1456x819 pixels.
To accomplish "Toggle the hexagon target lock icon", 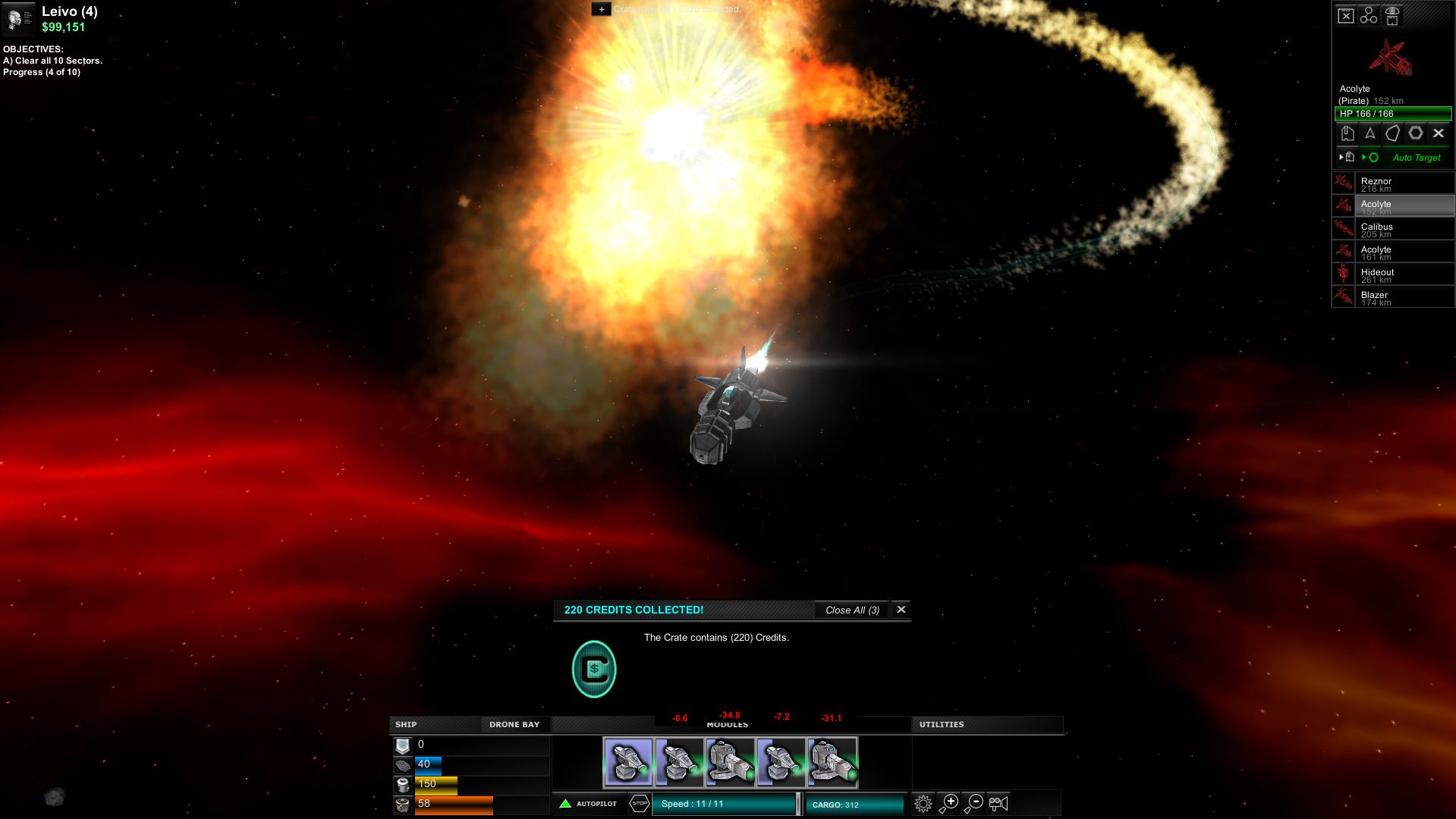I will pos(1415,133).
